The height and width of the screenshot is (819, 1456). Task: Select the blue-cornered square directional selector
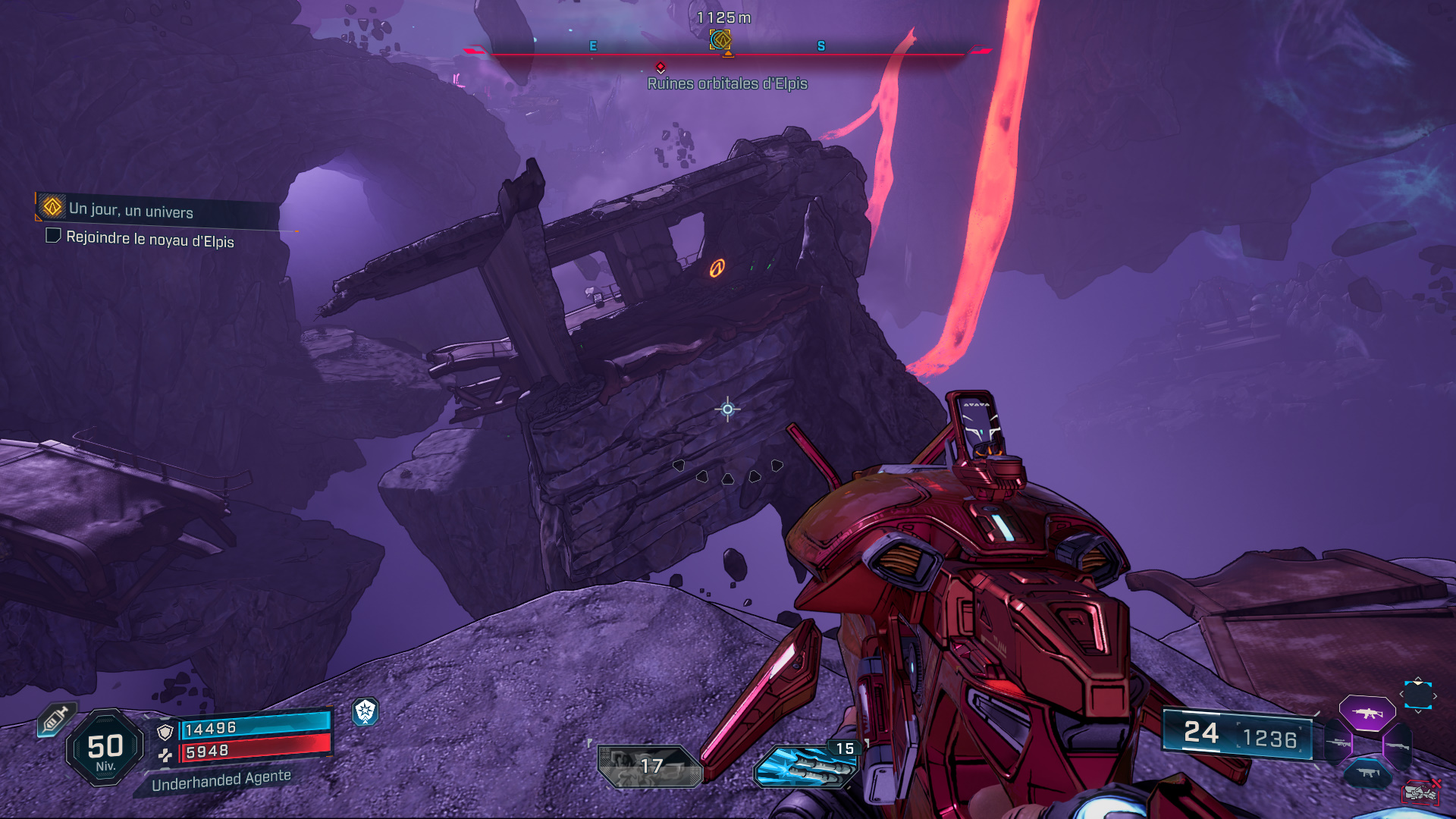[x=1417, y=695]
